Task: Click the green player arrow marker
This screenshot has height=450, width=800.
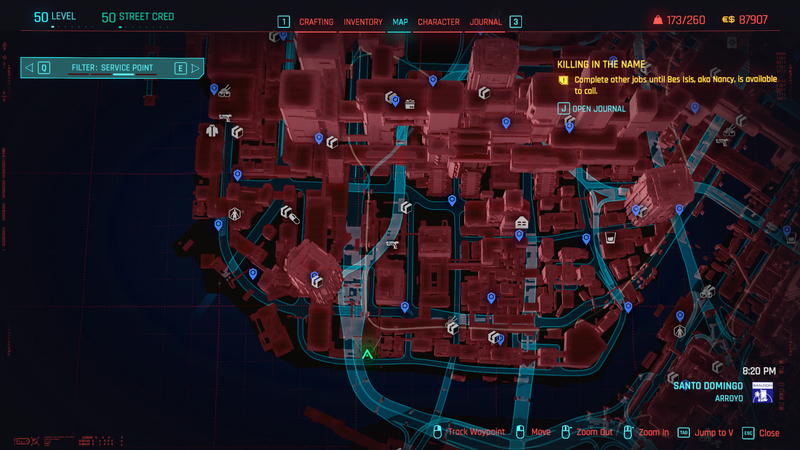Action: click(367, 352)
